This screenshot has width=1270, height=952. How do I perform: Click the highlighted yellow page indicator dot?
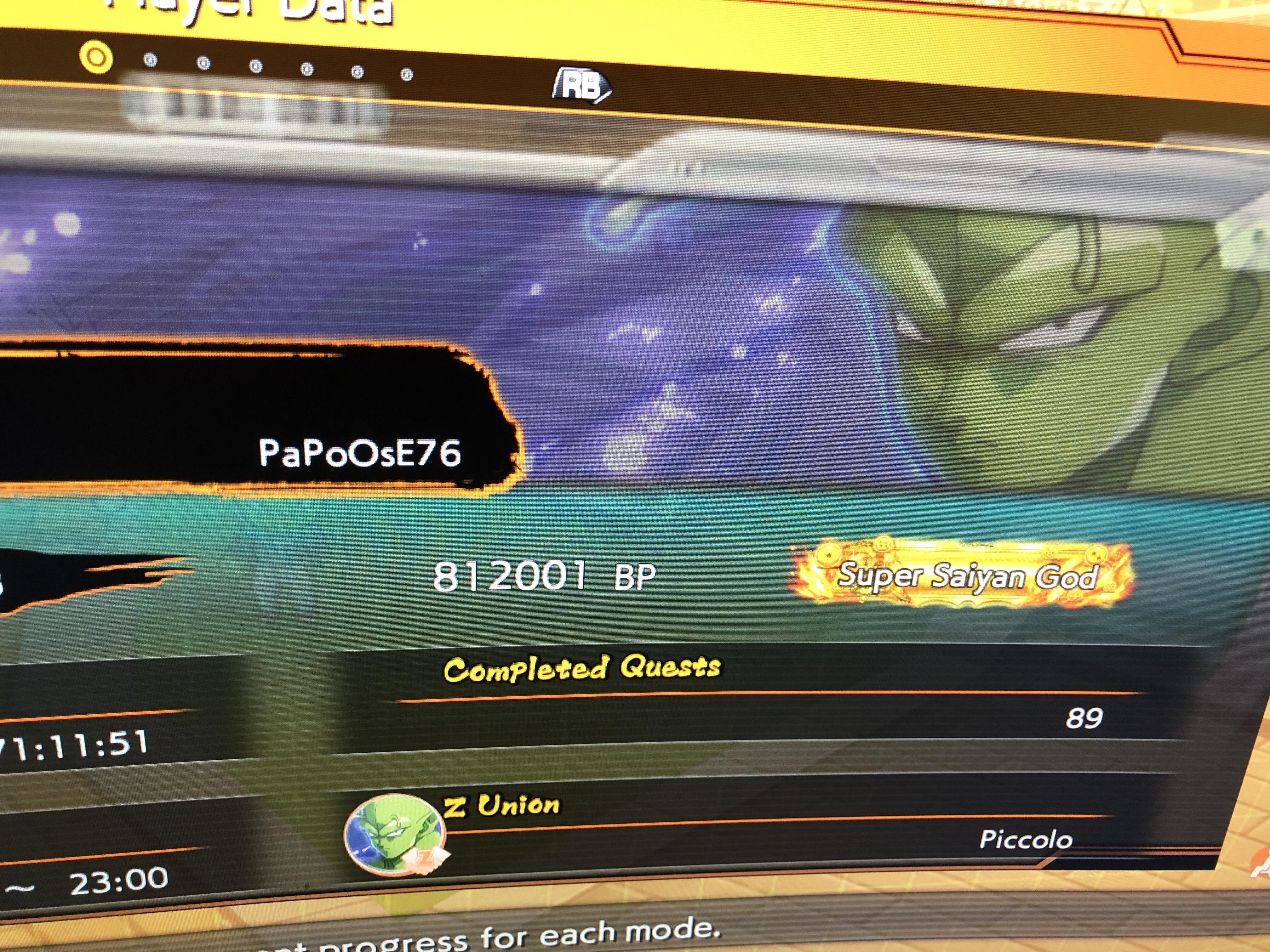click(x=95, y=58)
